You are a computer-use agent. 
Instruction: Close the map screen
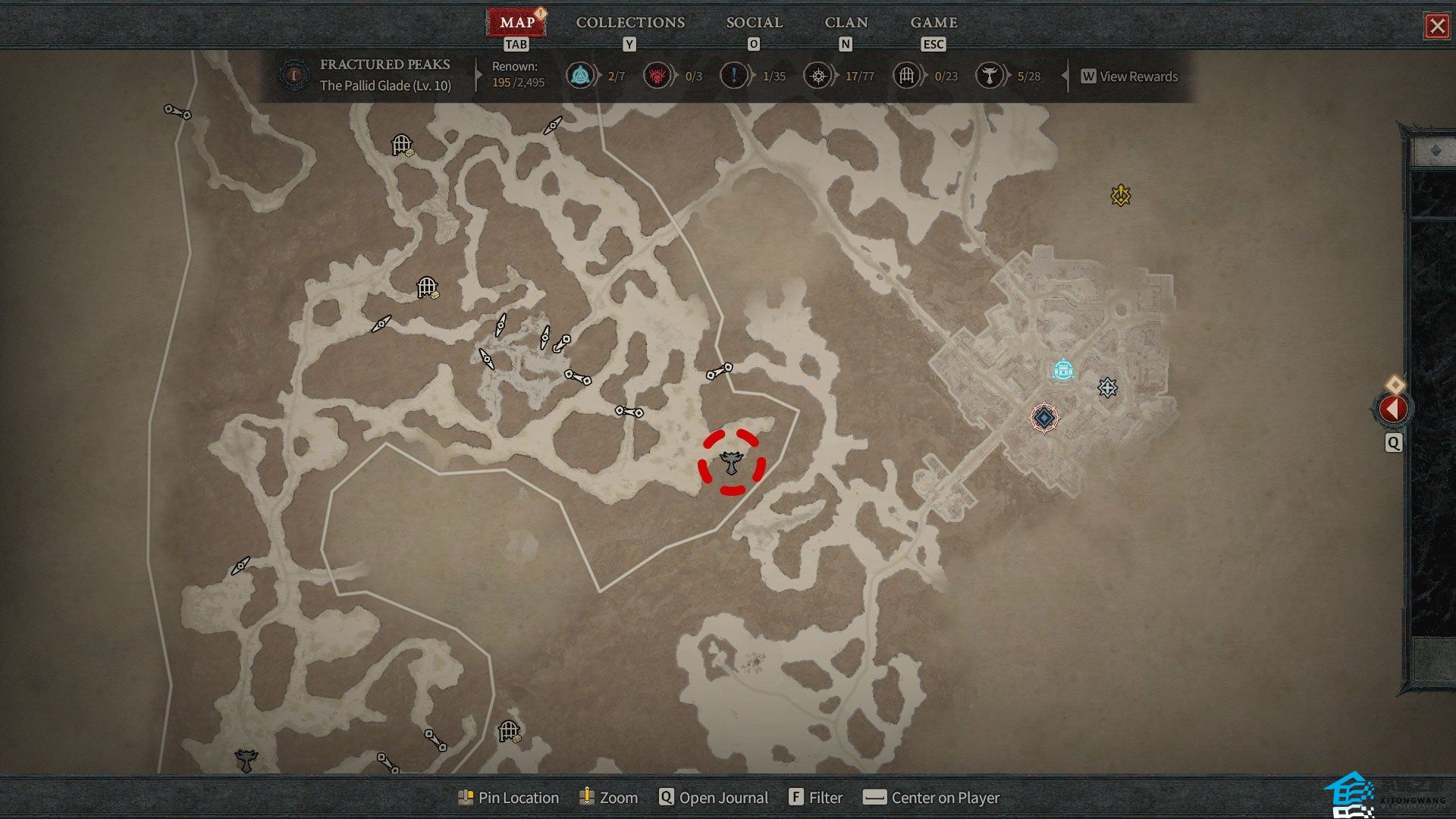1436,27
